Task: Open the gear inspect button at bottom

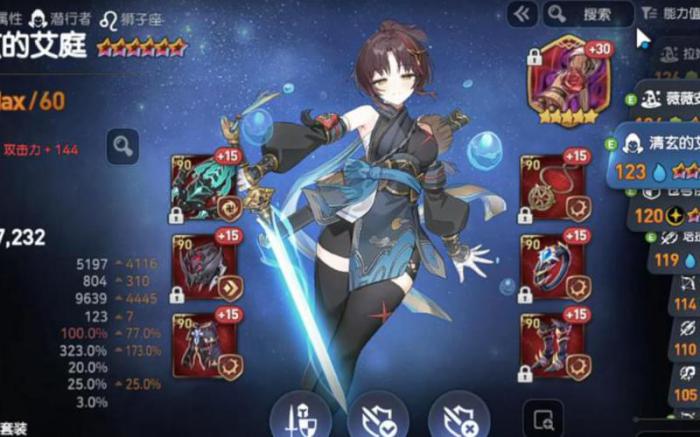Action: (544, 419)
